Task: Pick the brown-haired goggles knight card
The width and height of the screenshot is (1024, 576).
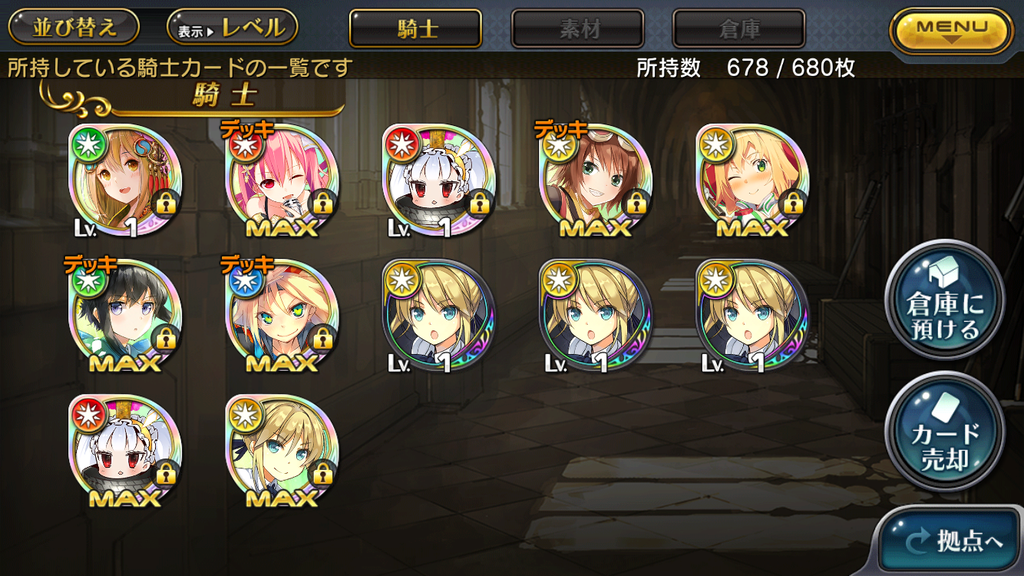Action: [x=597, y=180]
